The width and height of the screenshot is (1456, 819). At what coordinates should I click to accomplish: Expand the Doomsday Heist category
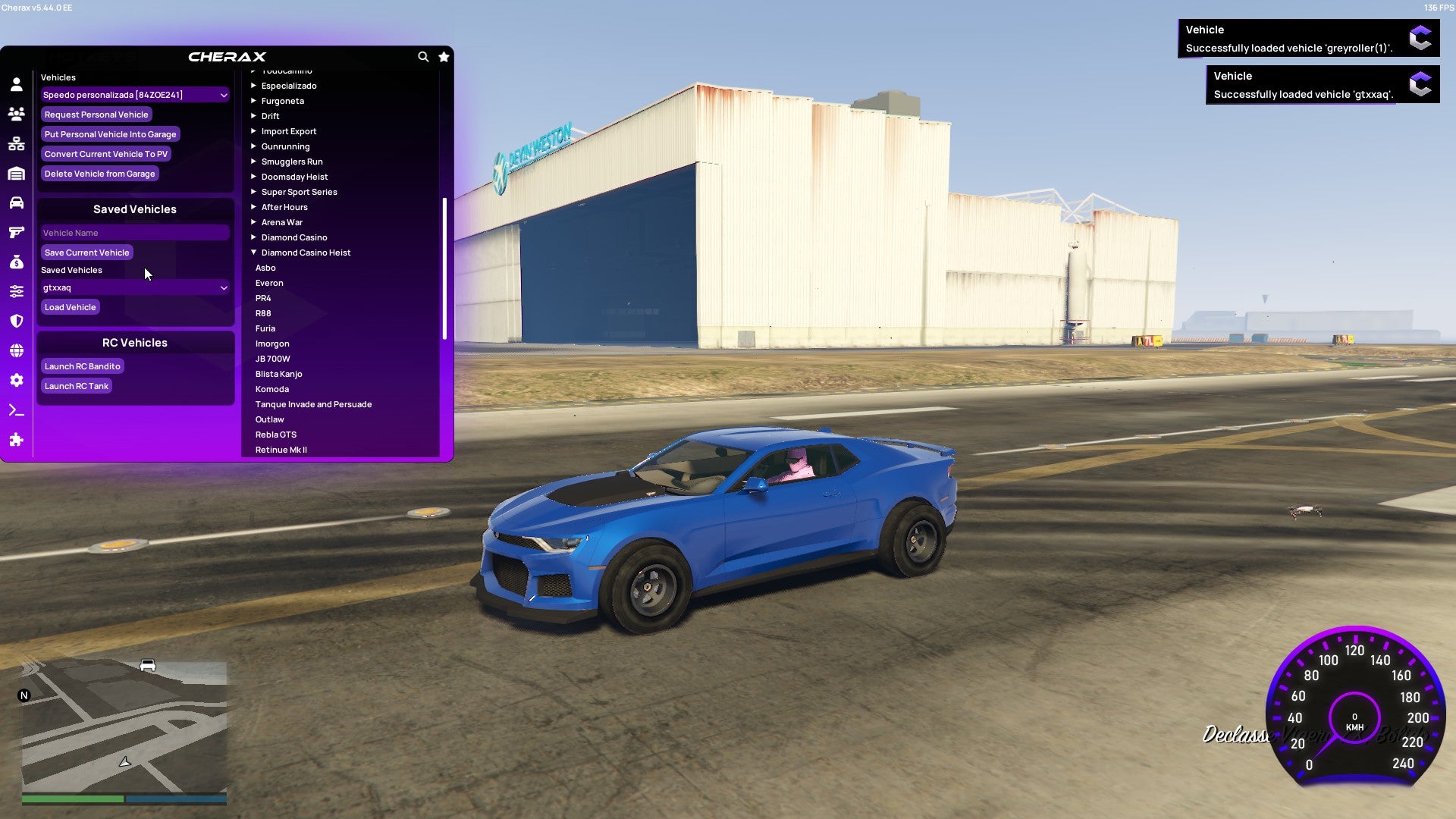tap(293, 176)
